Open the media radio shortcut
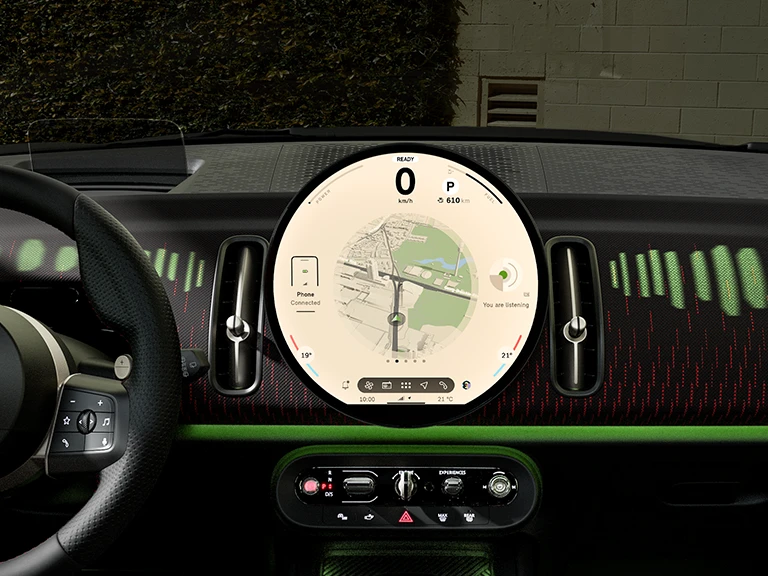Viewport: 768px width, 576px height. [387, 385]
